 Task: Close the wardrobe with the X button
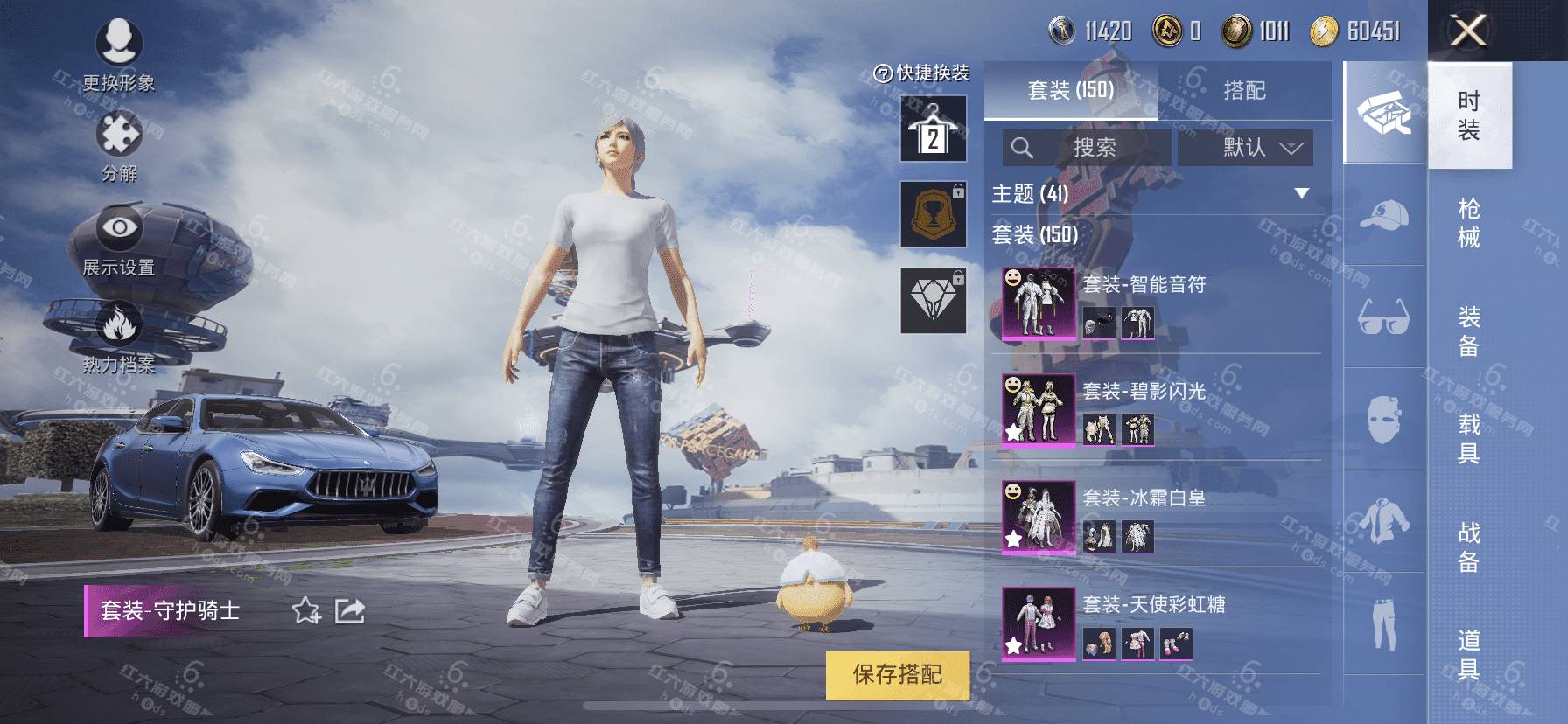(x=1468, y=31)
